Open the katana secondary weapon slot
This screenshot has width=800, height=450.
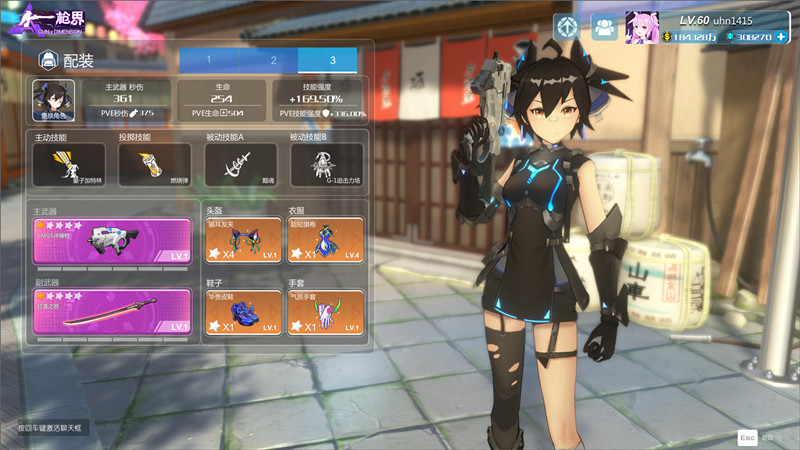click(x=112, y=311)
